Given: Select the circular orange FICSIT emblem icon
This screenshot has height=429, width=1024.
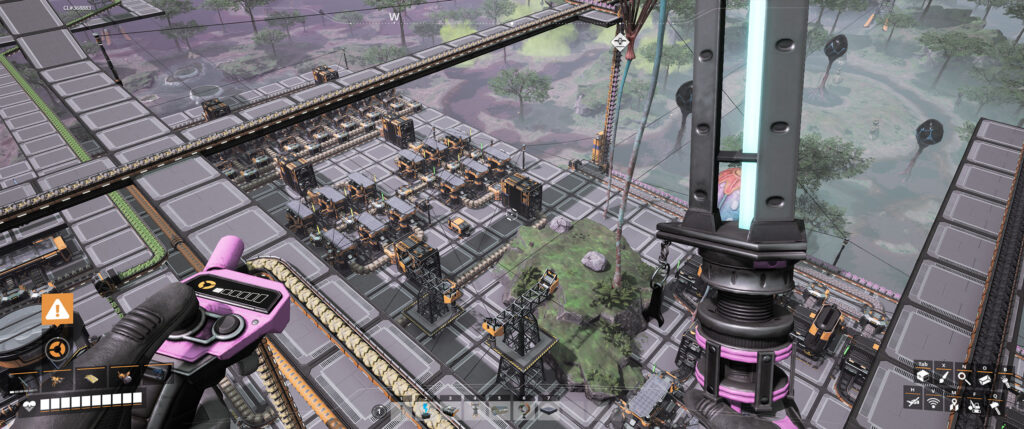Looking at the screenshot, I should pos(57,350).
